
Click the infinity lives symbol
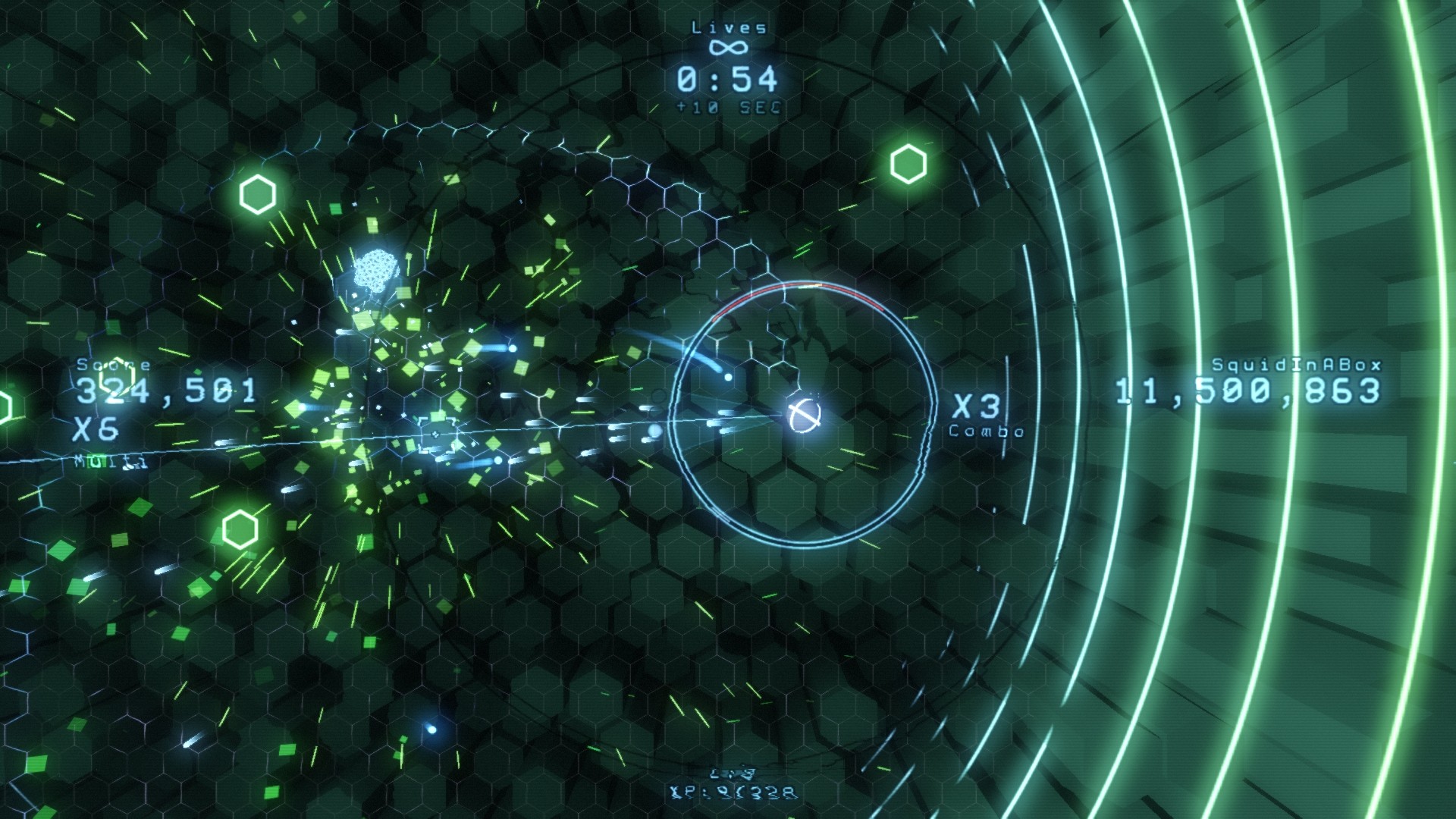730,47
